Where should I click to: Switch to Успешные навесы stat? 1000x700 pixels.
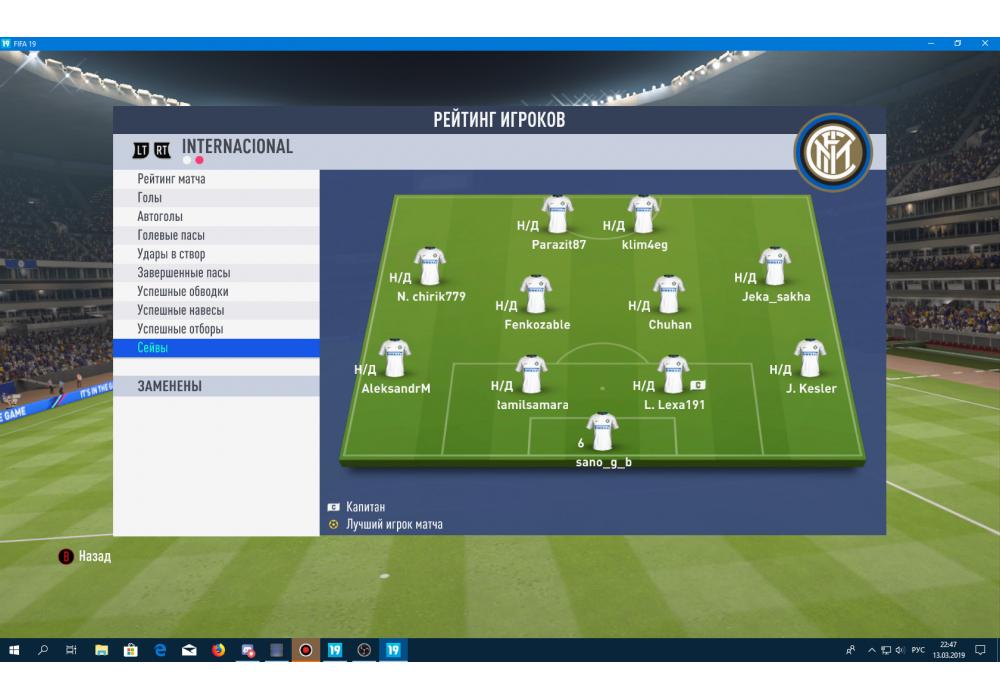point(215,310)
